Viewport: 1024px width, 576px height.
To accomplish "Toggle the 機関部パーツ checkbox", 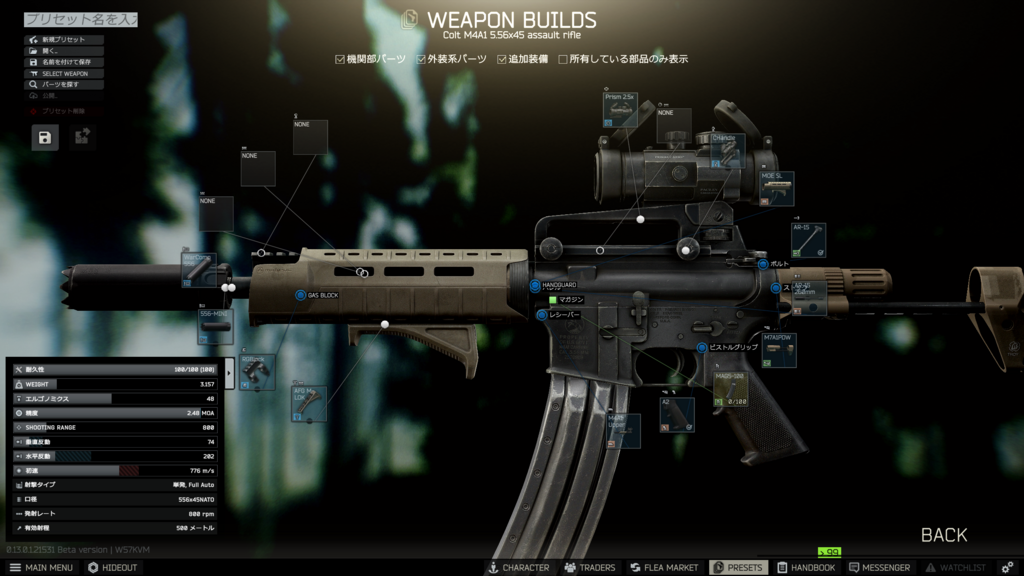I will [x=340, y=59].
